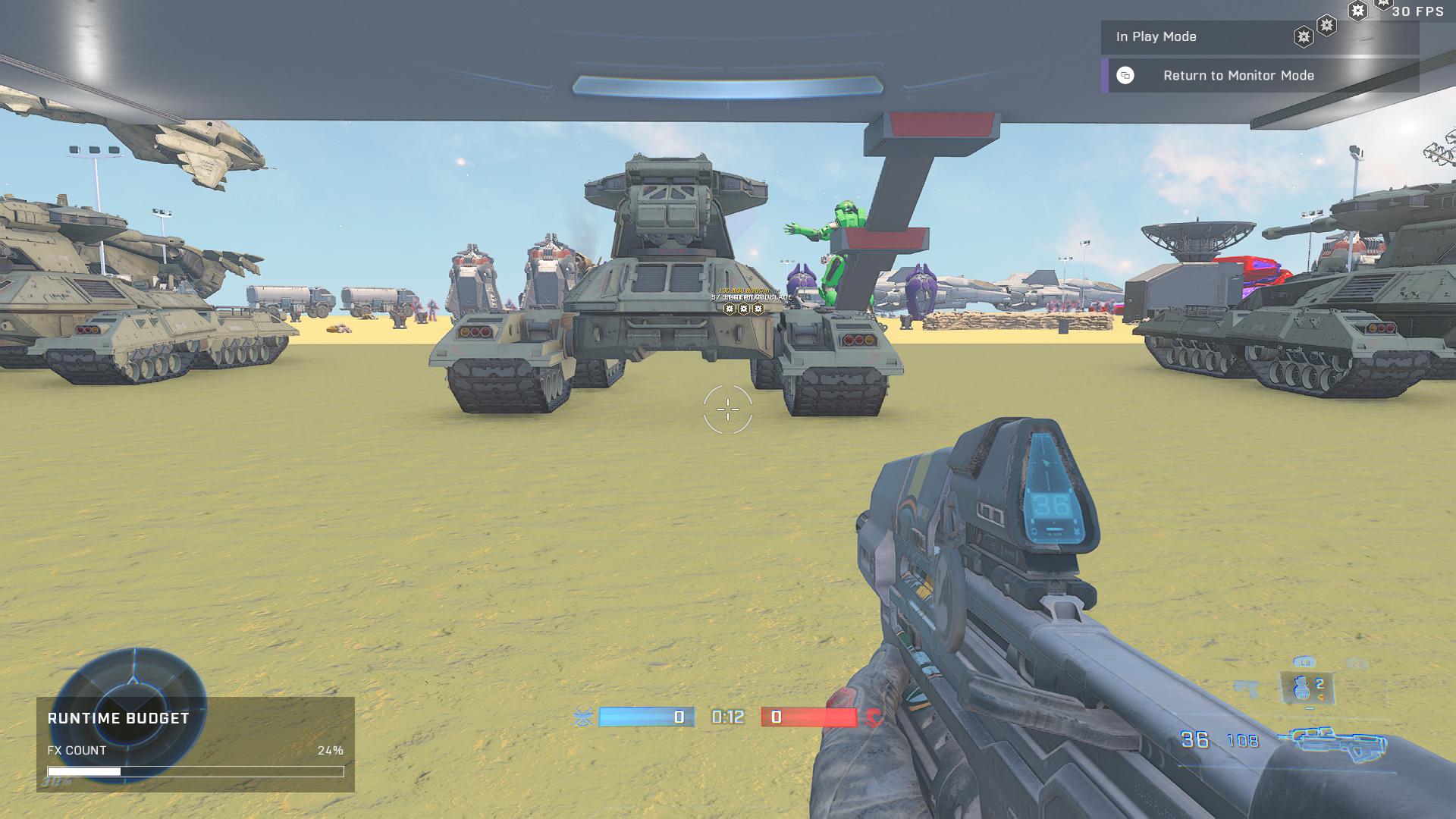1456x819 pixels.
Task: Switch to the secondary pistol icon
Action: click(1245, 689)
